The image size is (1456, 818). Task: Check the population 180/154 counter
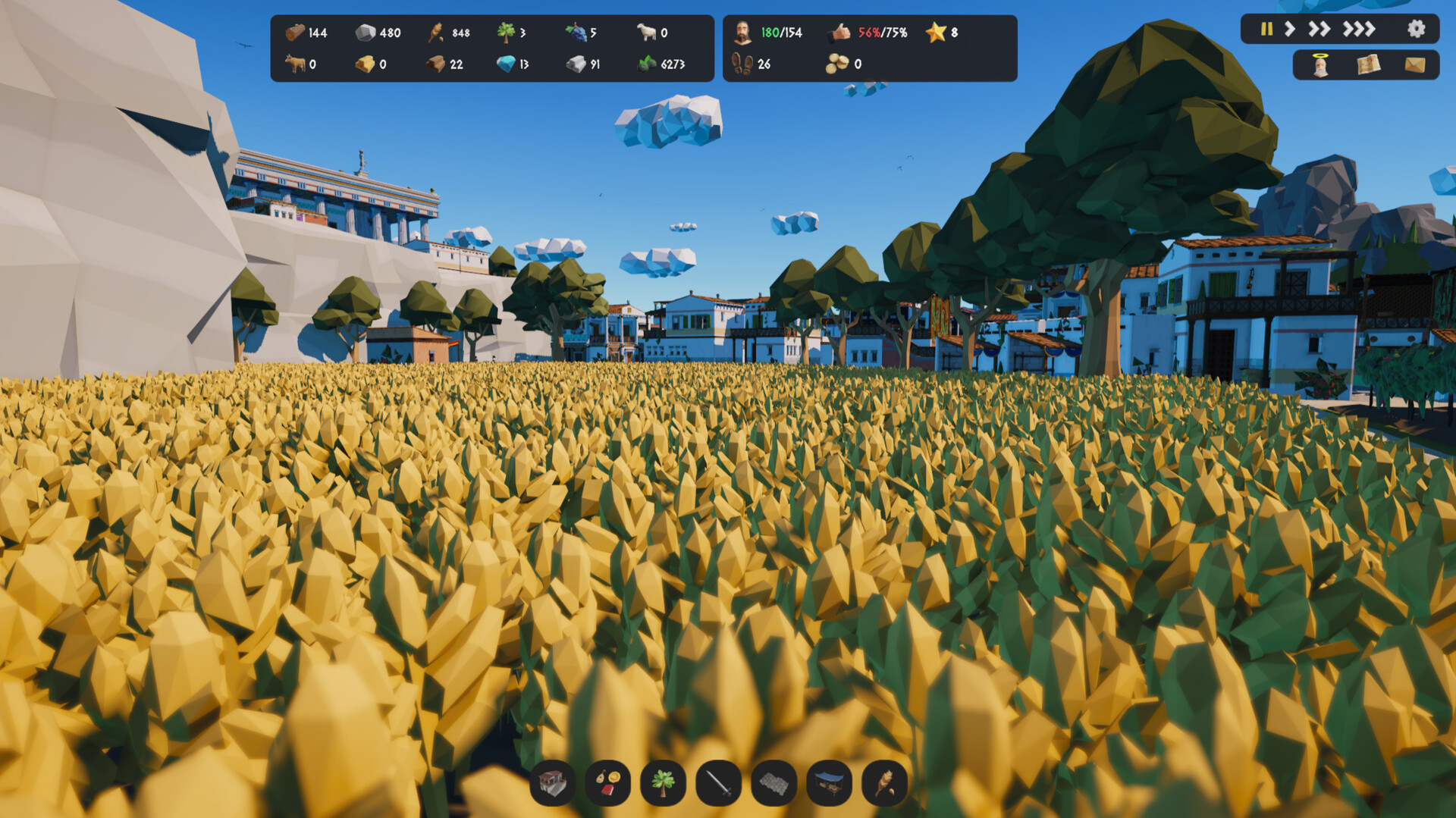[x=773, y=33]
